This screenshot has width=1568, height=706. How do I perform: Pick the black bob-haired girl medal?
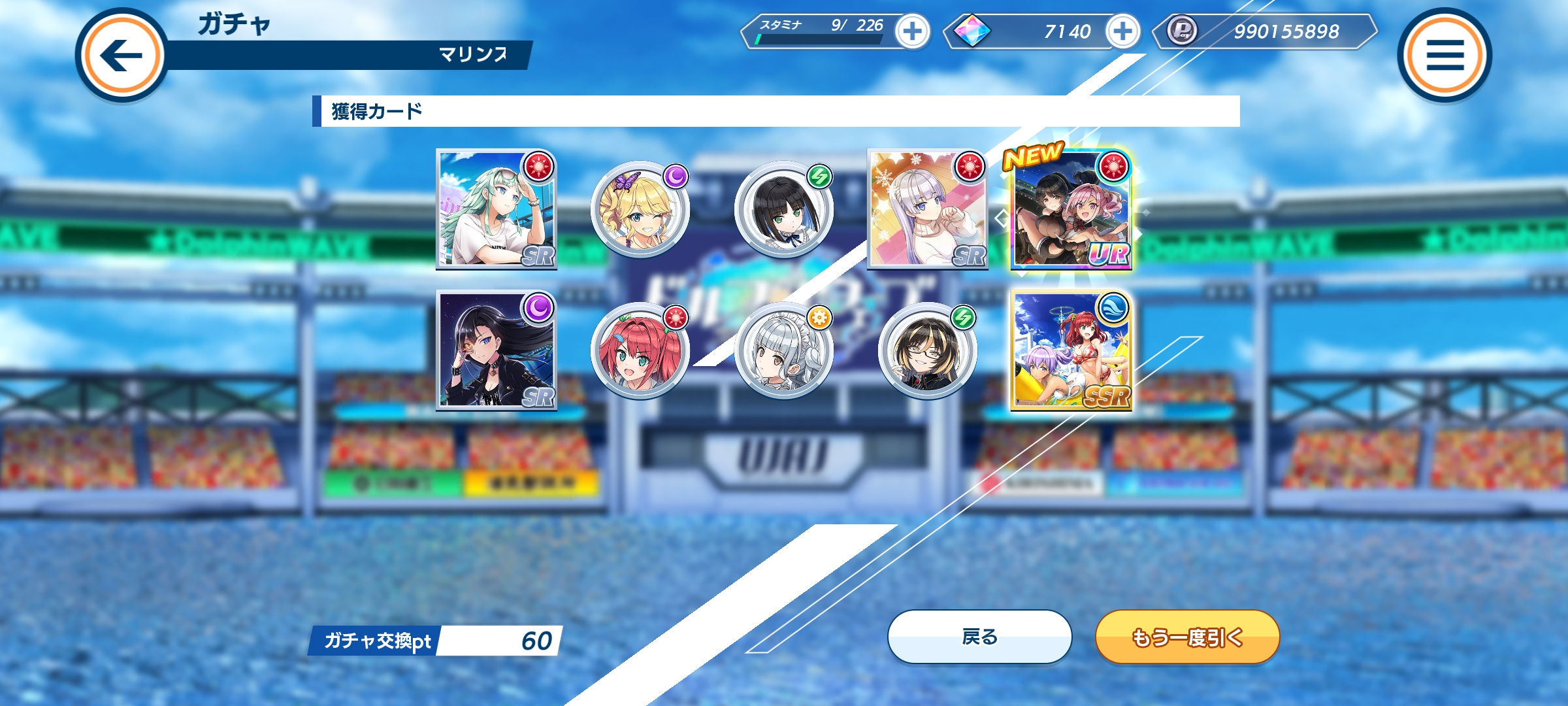tap(784, 209)
